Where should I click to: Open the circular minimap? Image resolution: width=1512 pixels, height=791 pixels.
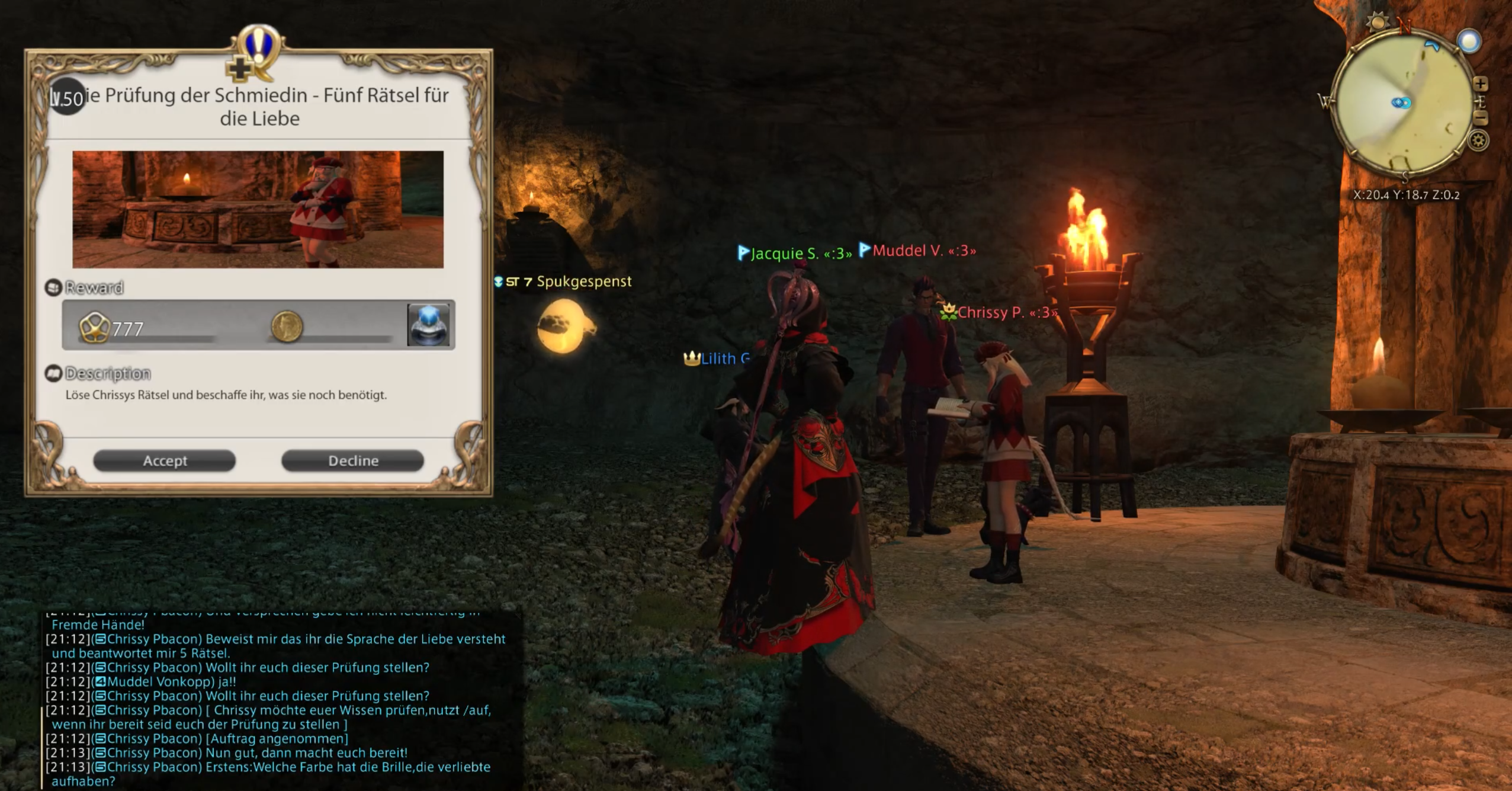(x=1401, y=104)
